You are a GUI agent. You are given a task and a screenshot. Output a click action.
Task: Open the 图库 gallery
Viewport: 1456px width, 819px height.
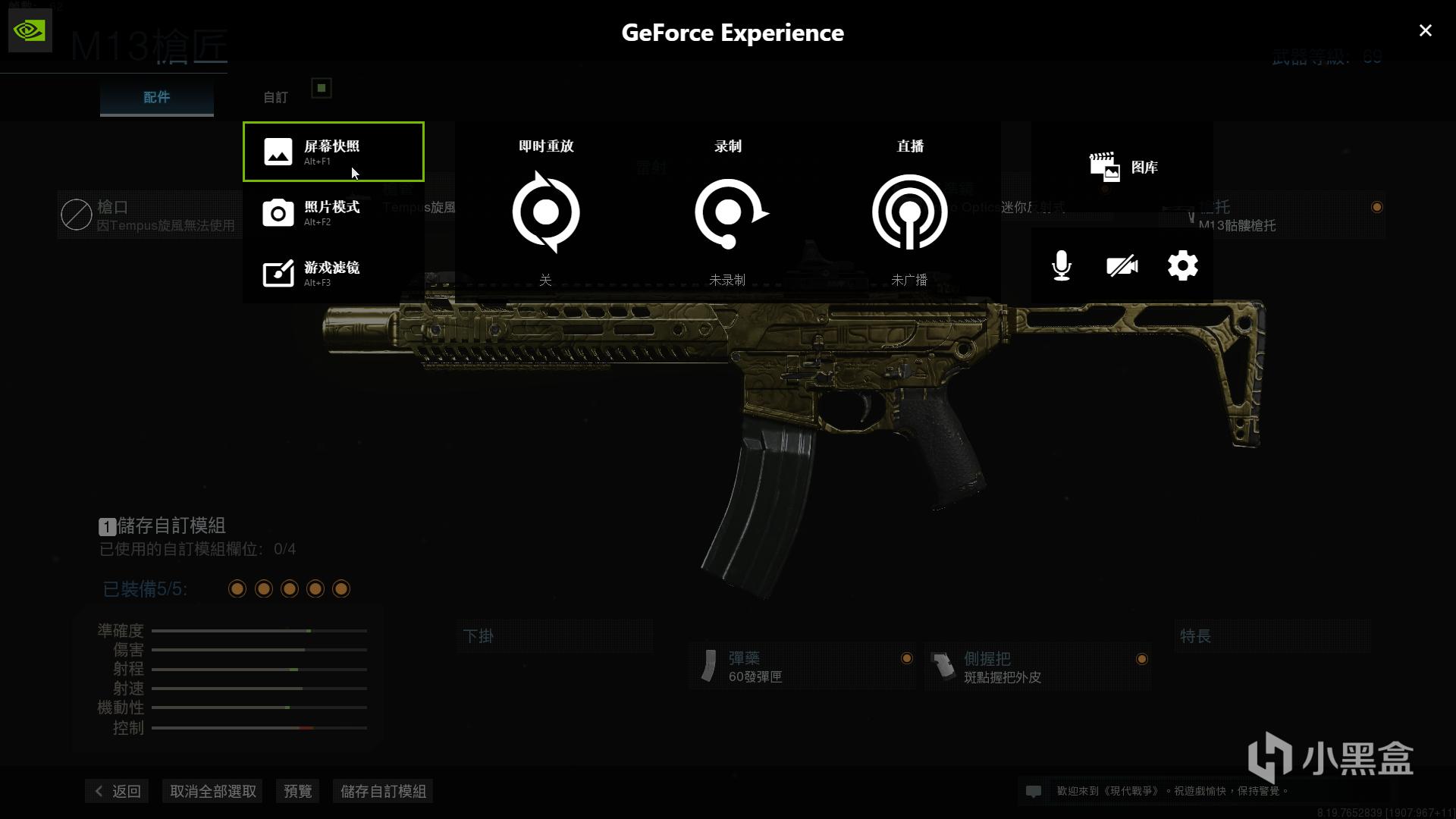pos(1123,167)
